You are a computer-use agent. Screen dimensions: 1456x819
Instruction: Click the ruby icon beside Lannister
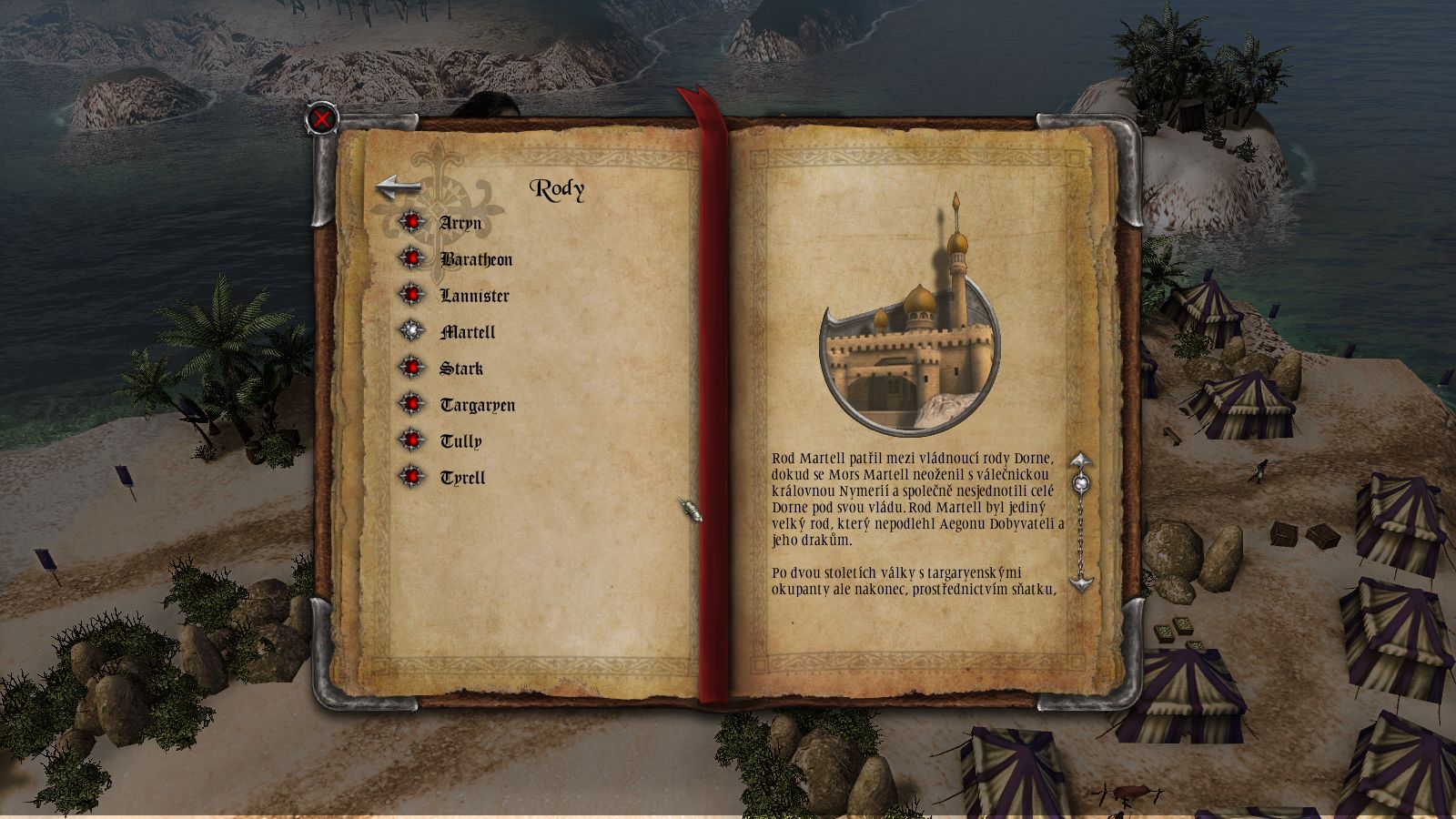(414, 295)
